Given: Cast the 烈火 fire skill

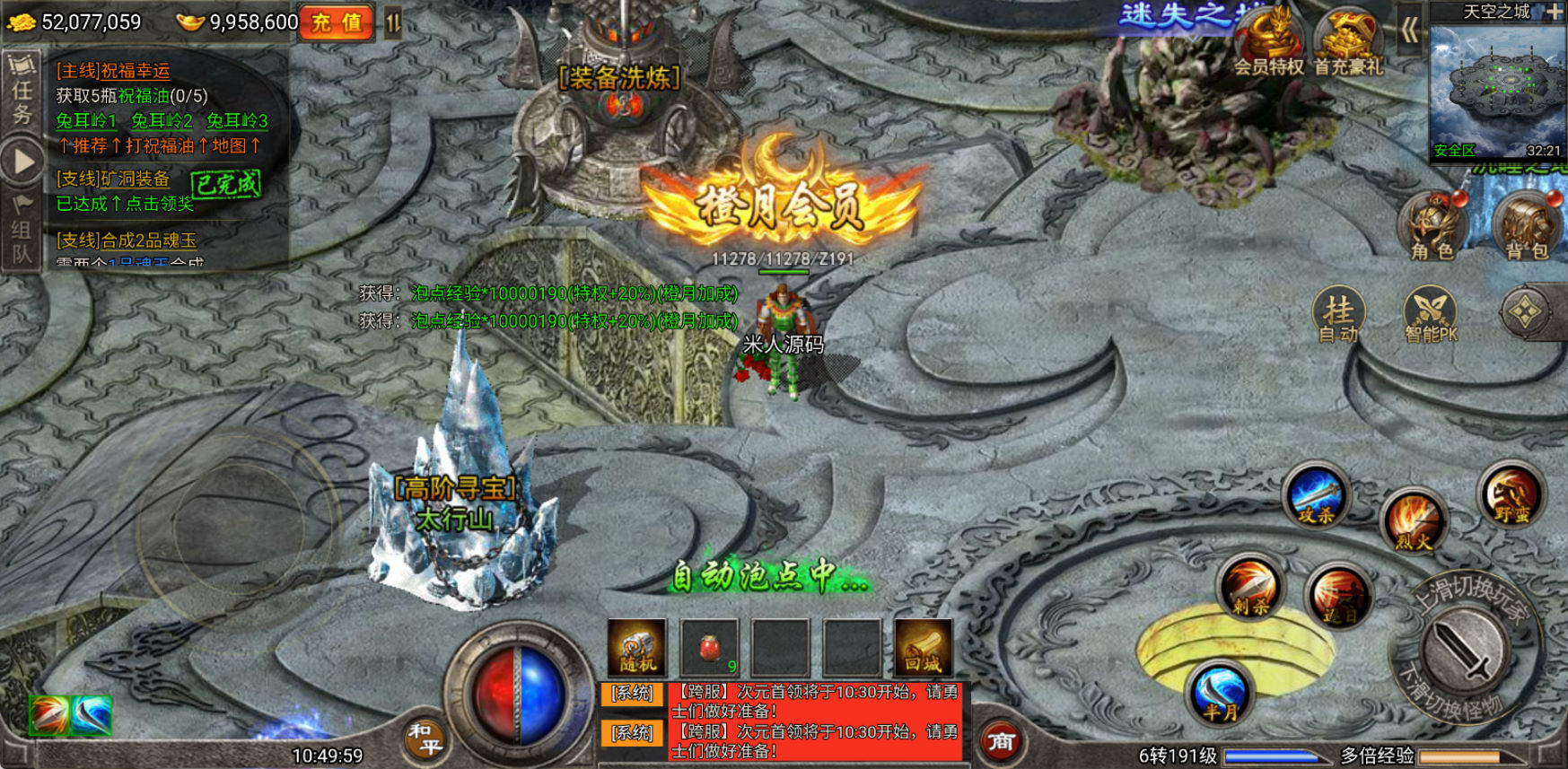Looking at the screenshot, I should coord(1413,521).
